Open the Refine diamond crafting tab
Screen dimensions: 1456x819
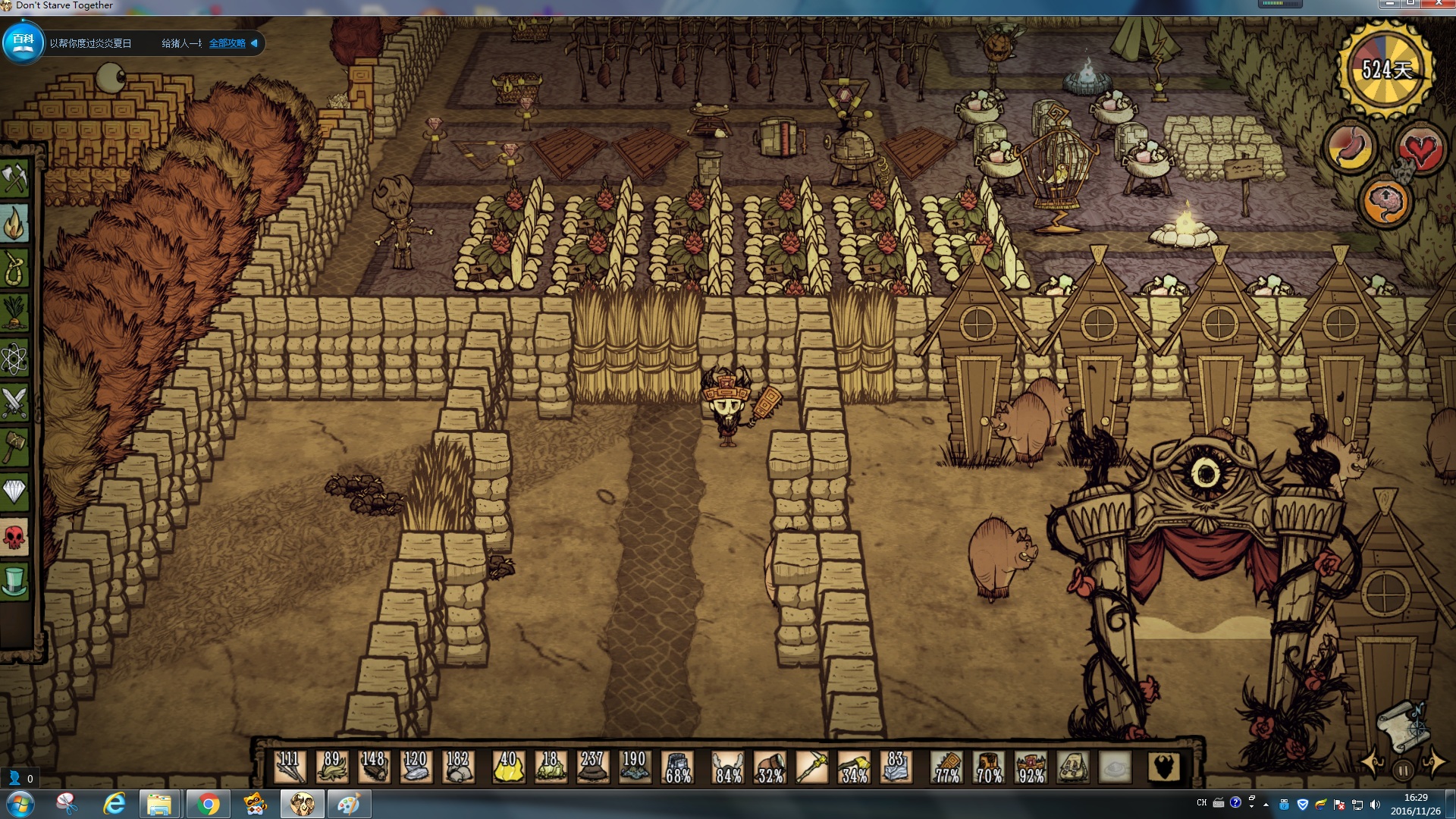[x=14, y=492]
